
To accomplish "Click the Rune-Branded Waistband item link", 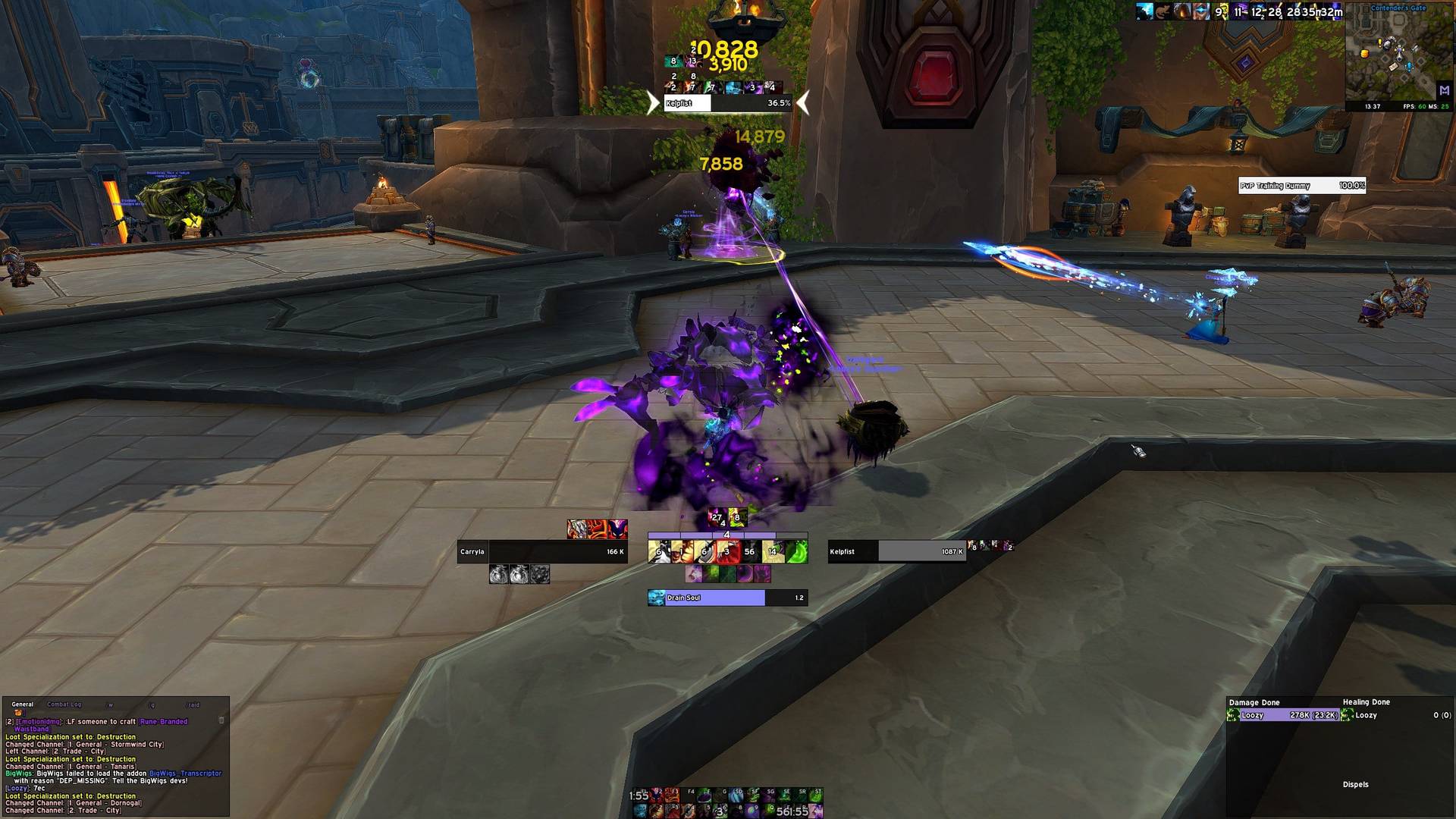I will point(163,722).
